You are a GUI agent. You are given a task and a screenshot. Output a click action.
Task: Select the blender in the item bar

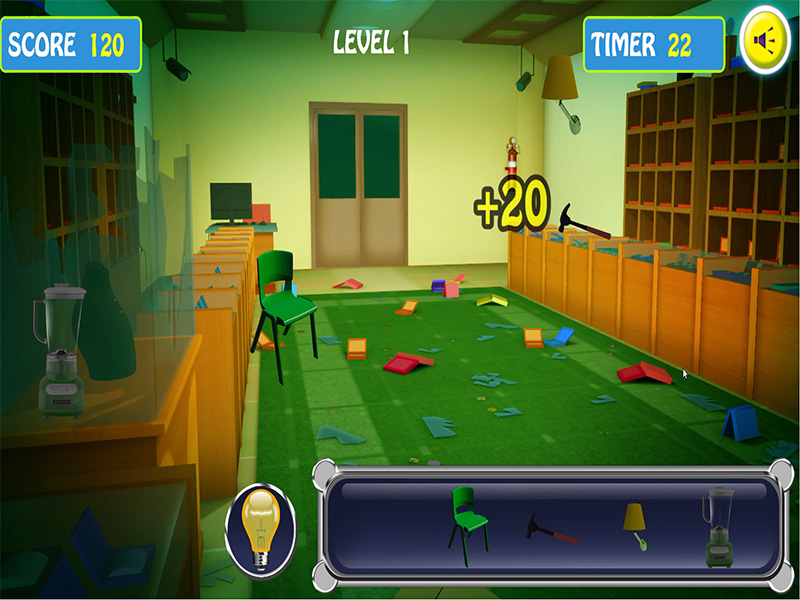coord(718,525)
